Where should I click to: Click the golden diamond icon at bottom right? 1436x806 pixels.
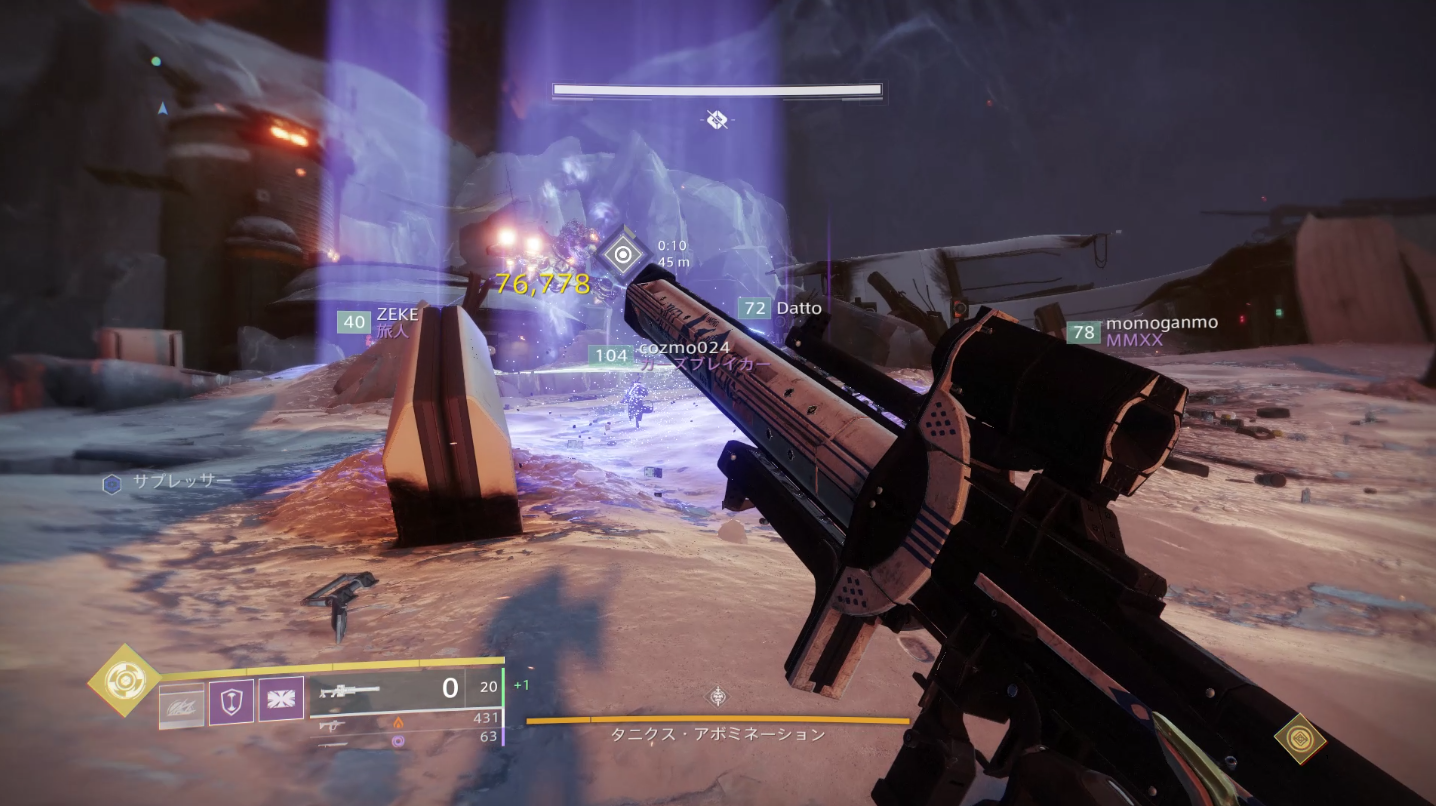point(1300,739)
